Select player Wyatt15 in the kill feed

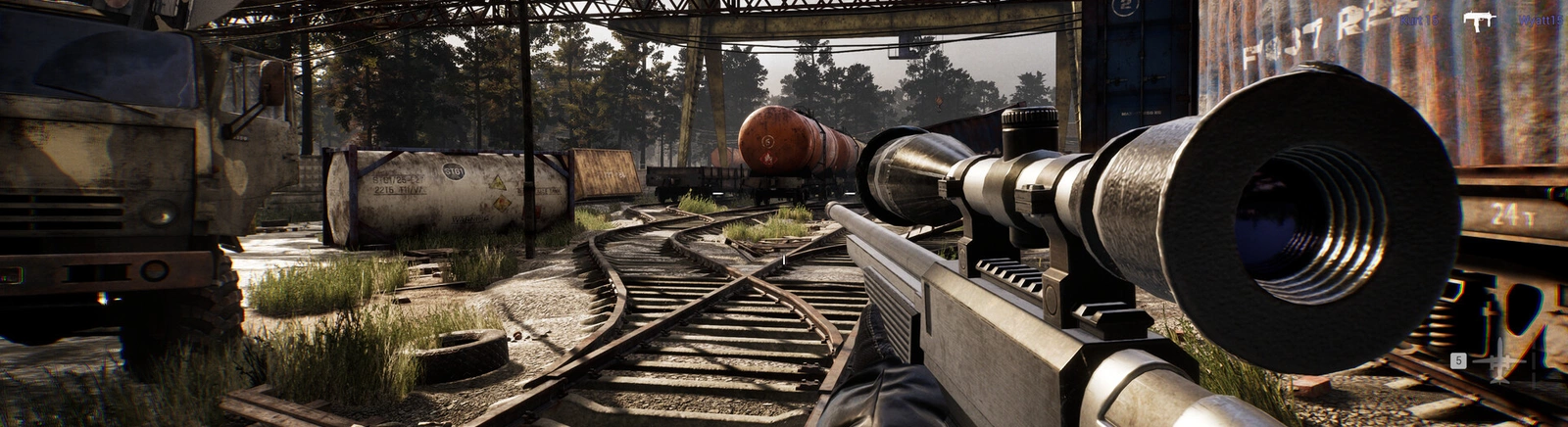(1541, 21)
